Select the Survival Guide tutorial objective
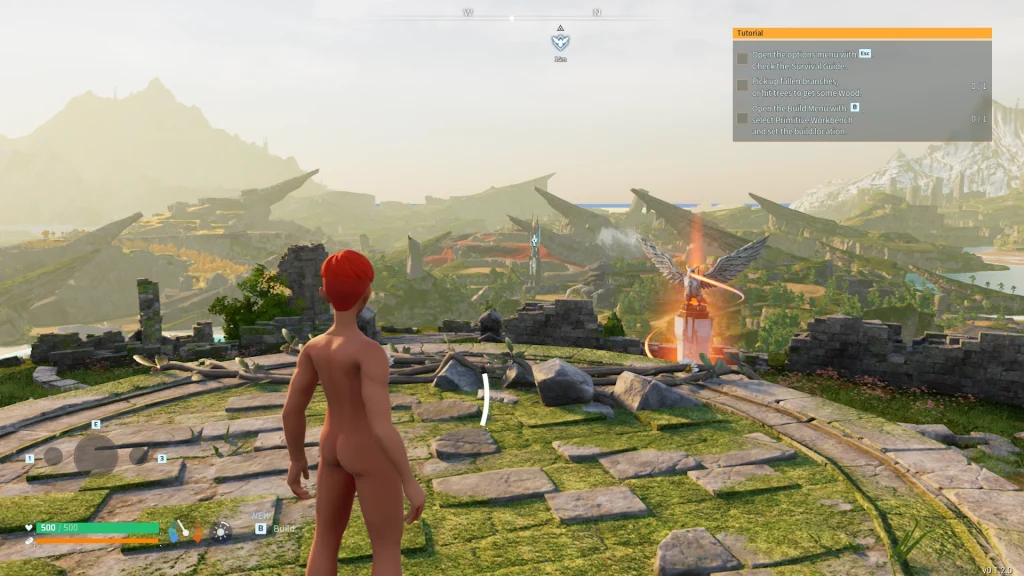This screenshot has height=576, width=1024. 804,59
